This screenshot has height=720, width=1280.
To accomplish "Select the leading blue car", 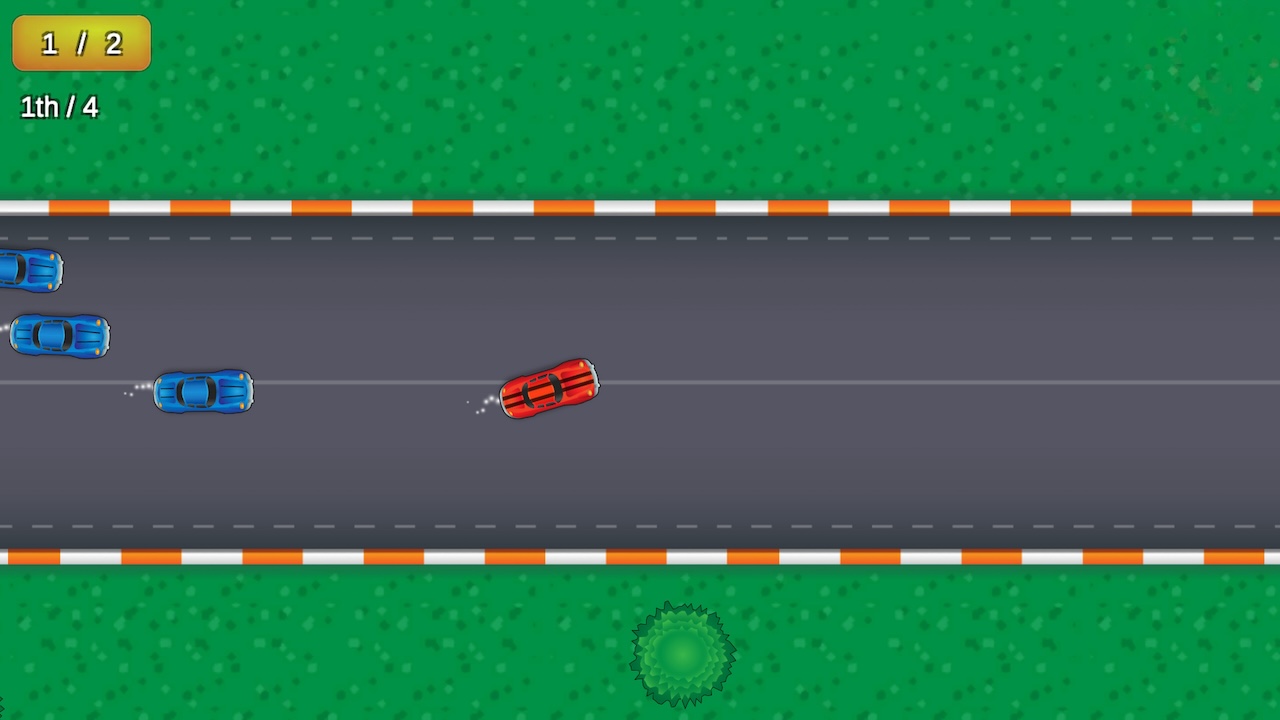I will point(203,392).
